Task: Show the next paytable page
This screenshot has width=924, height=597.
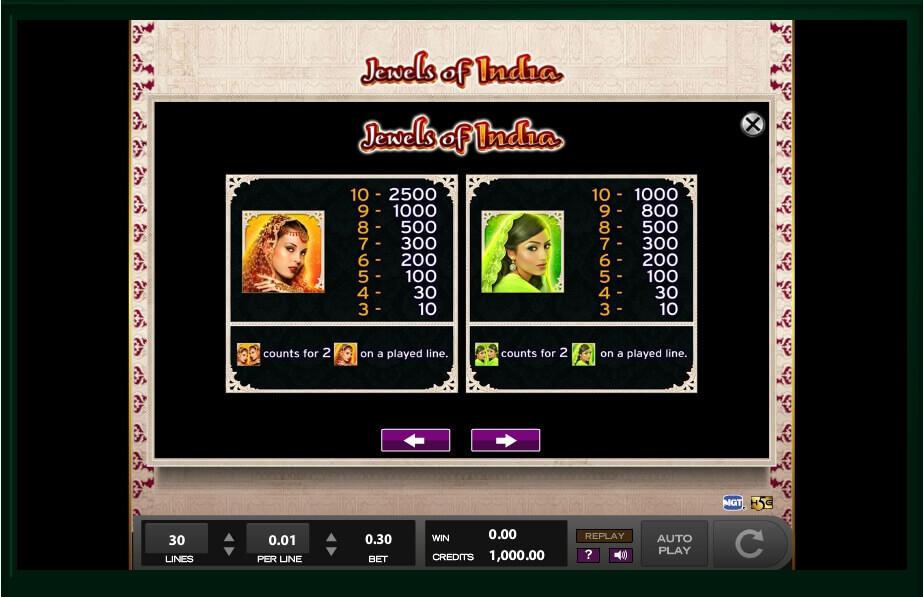Action: coord(505,440)
